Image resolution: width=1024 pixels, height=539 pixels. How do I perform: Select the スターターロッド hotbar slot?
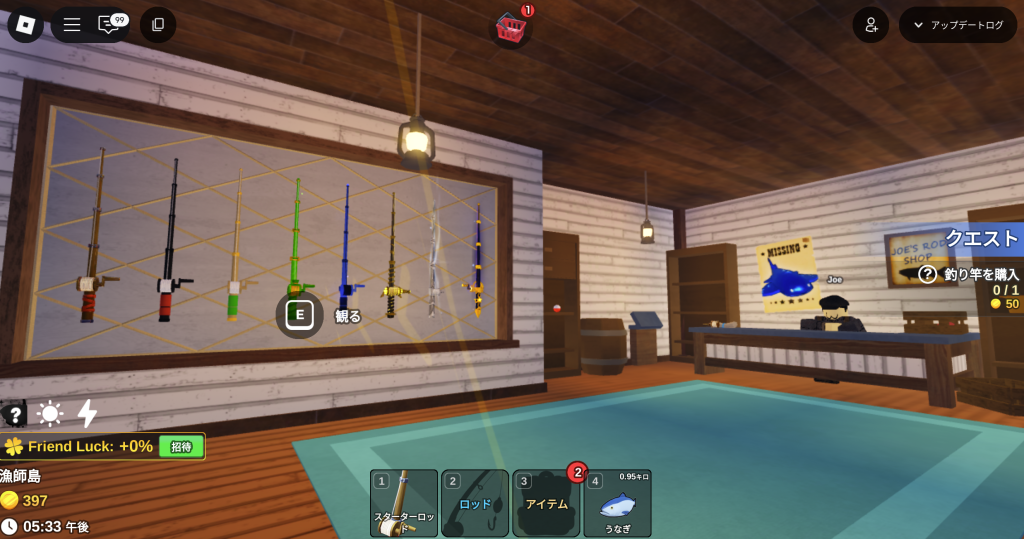(404, 503)
